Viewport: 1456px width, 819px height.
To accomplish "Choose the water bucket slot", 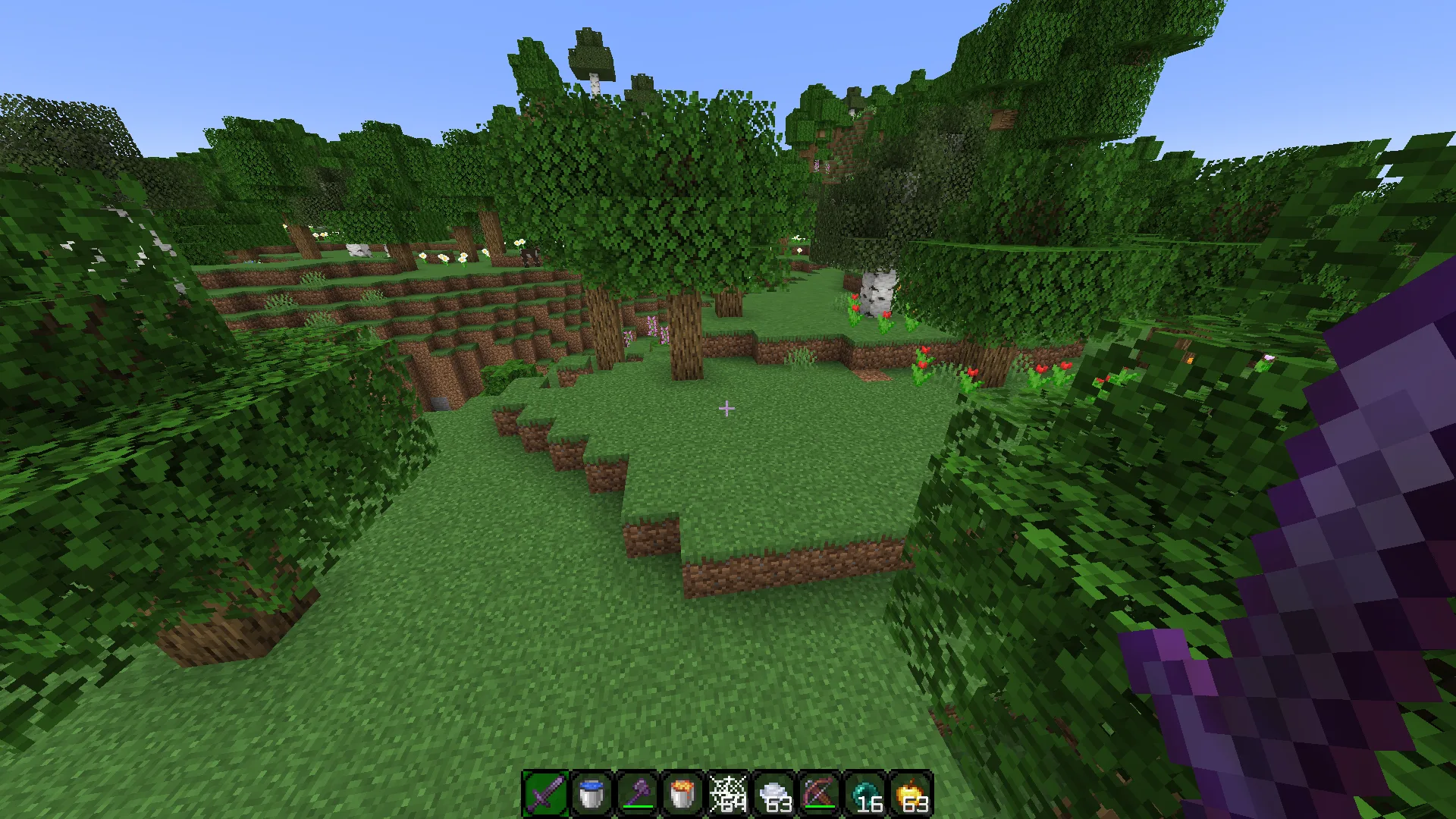I will coord(591,795).
